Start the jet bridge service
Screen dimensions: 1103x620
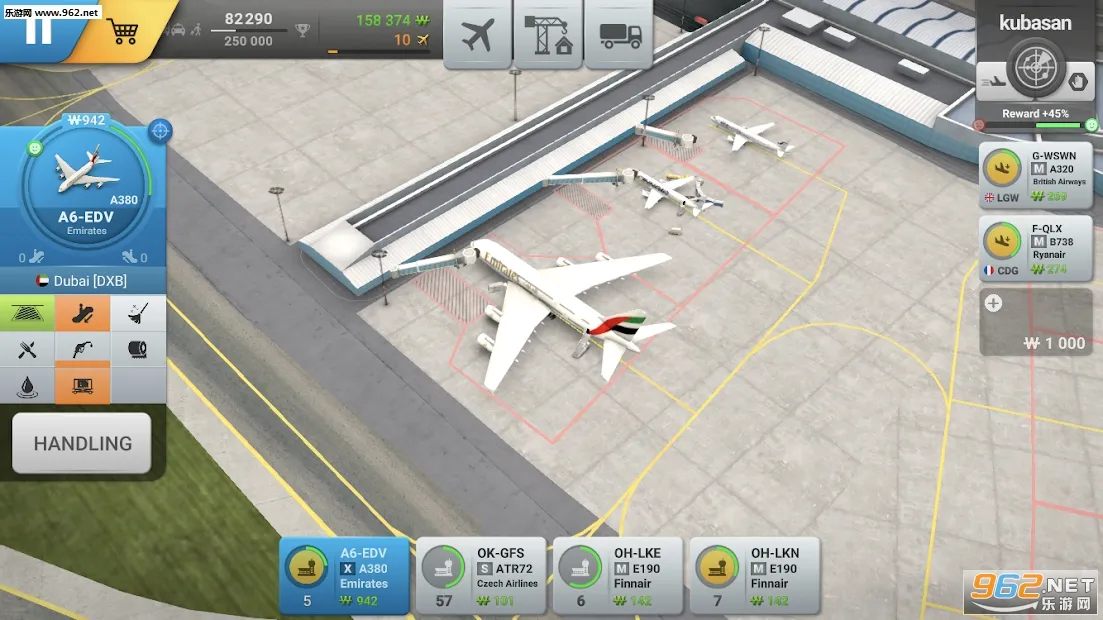(27, 314)
